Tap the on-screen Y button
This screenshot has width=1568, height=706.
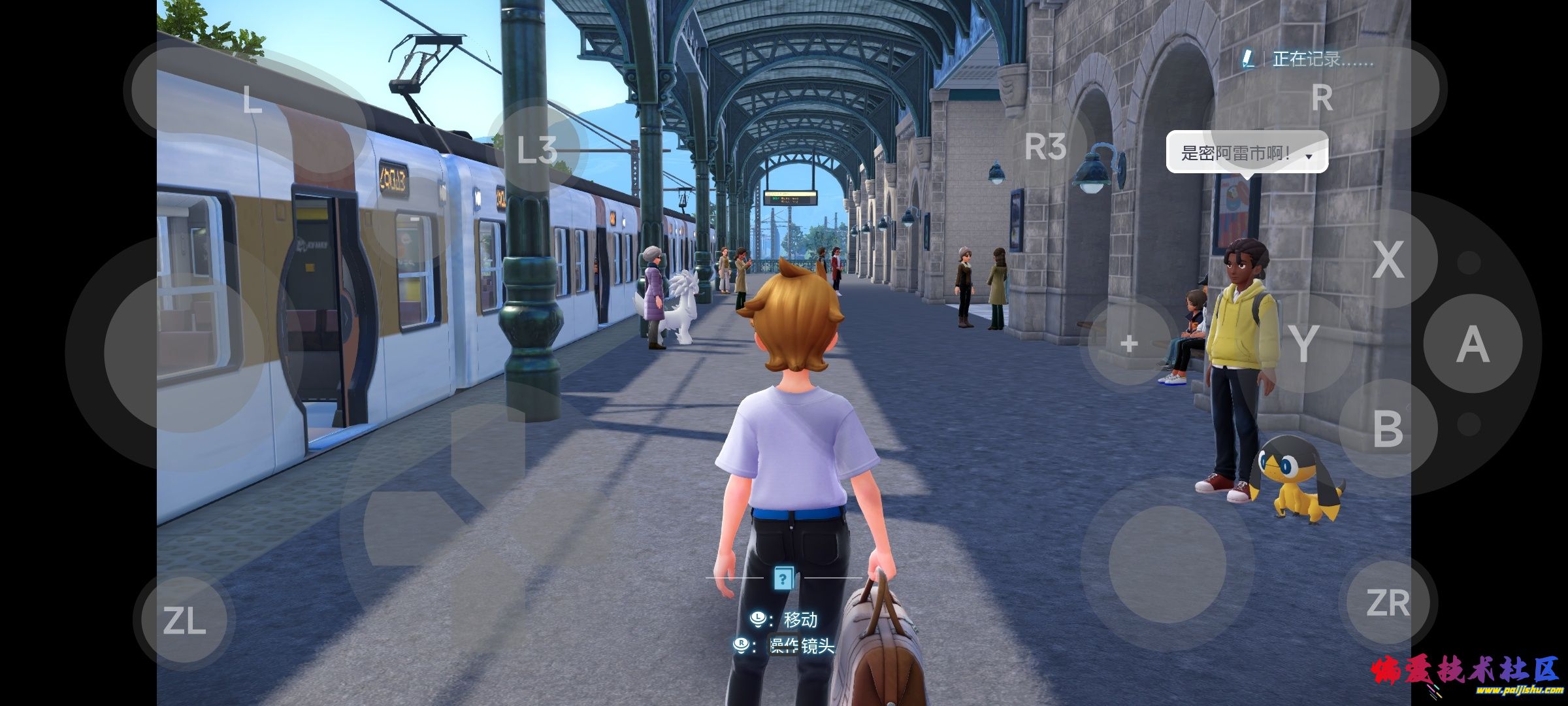[1303, 344]
